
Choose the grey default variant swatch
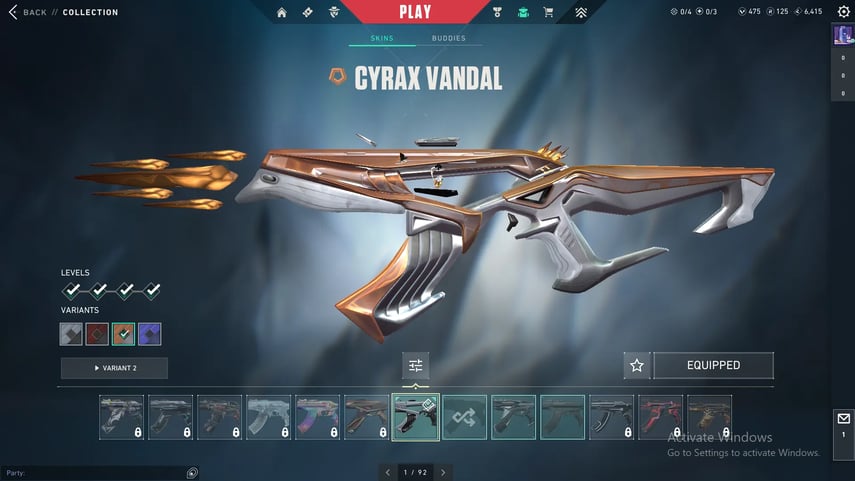[x=72, y=334]
